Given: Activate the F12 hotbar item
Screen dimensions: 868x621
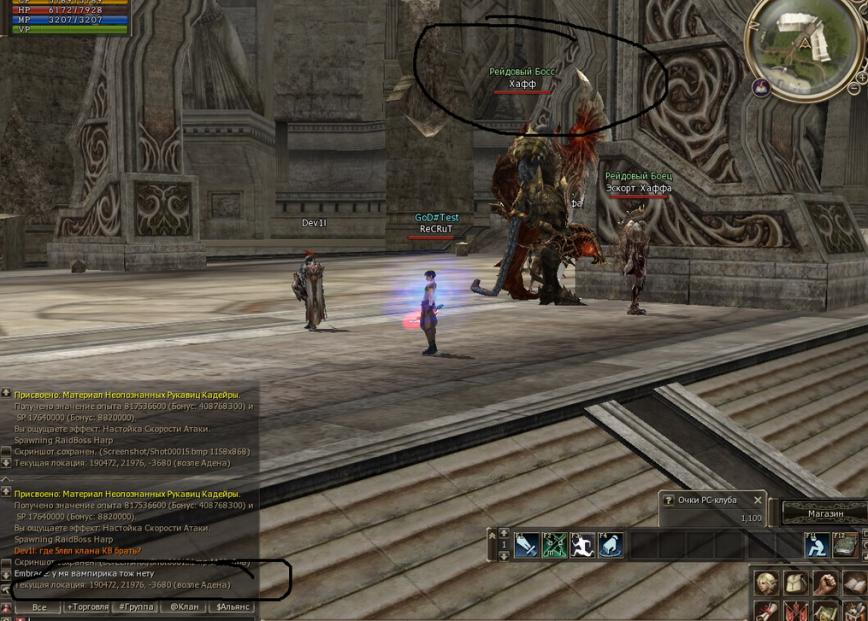Looking at the screenshot, I should 845,545.
